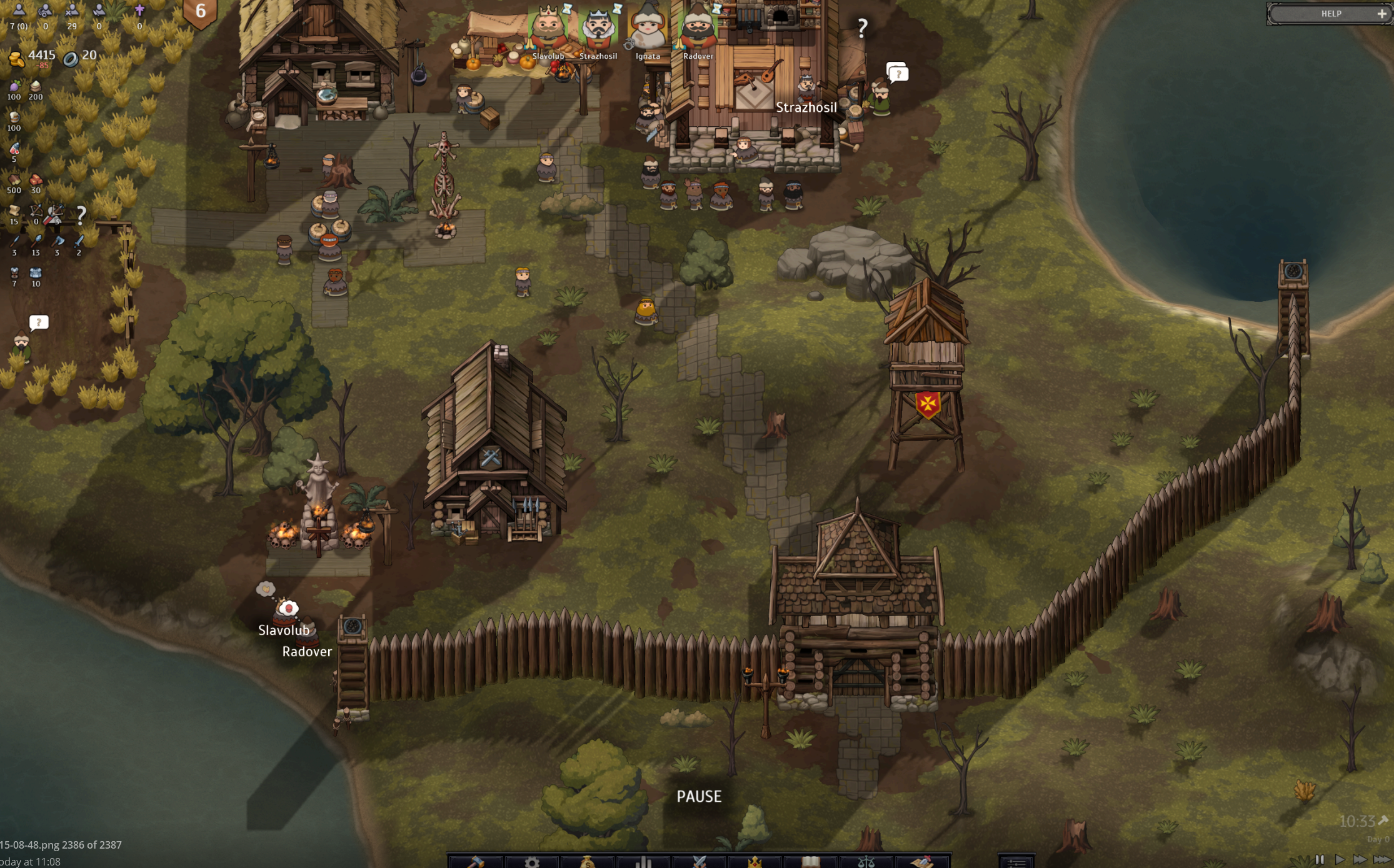Screen dimensions: 1394x868
Task: Open the crown ruler menu
Action: [755, 862]
